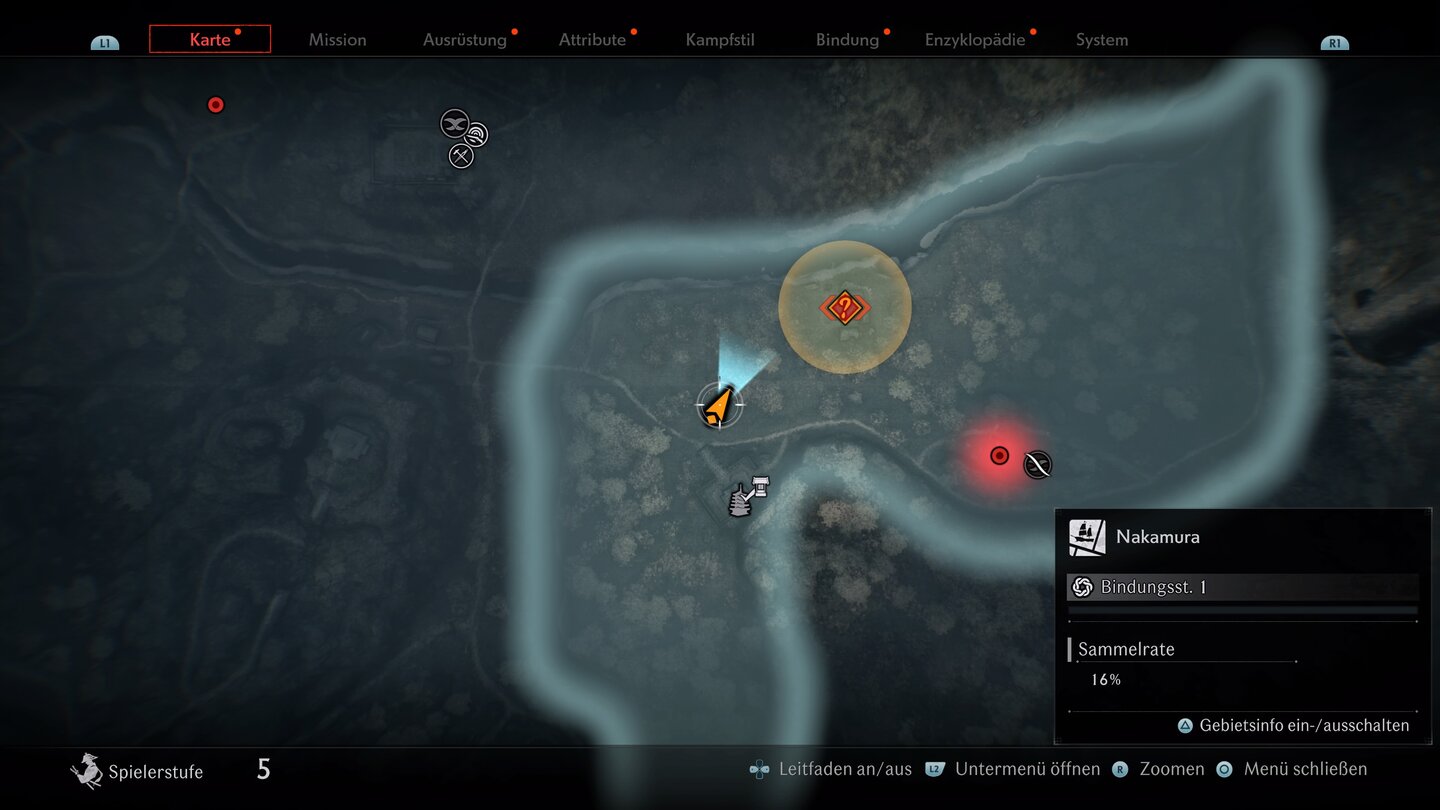The height and width of the screenshot is (810, 1440).
Task: Select the Attribute tab
Action: tap(592, 40)
